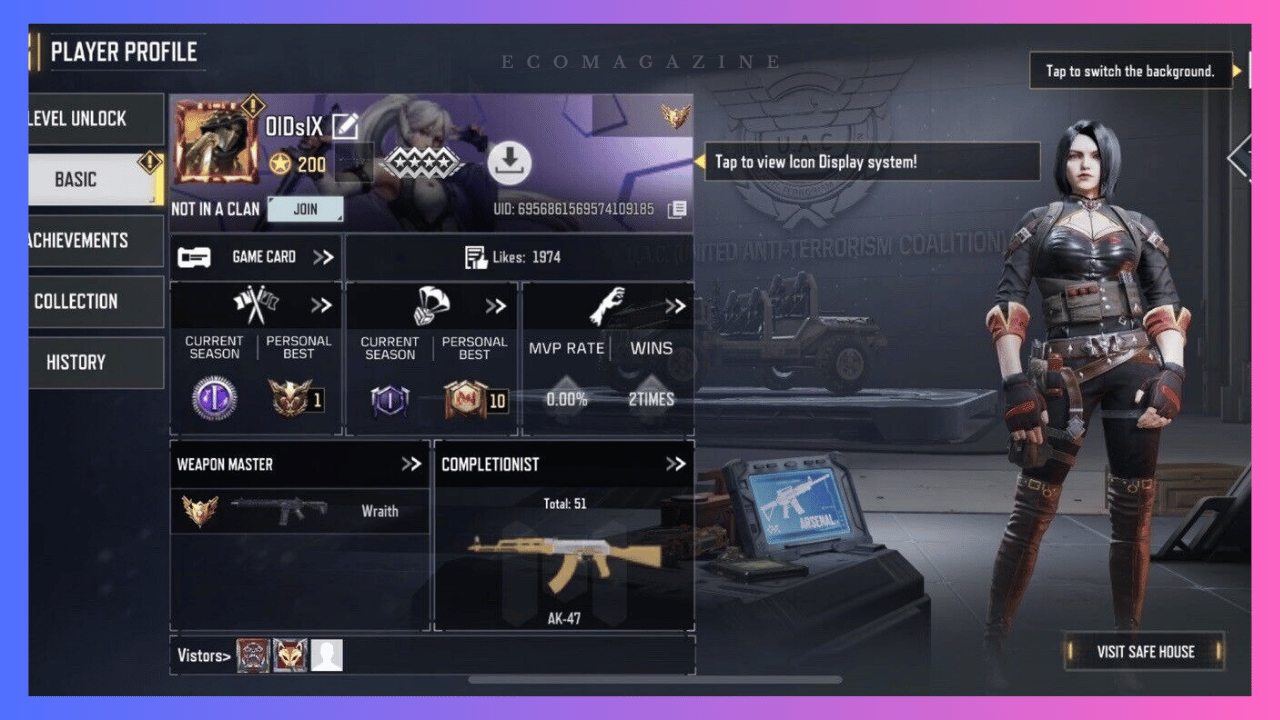Tap to switch the background

[1130, 71]
